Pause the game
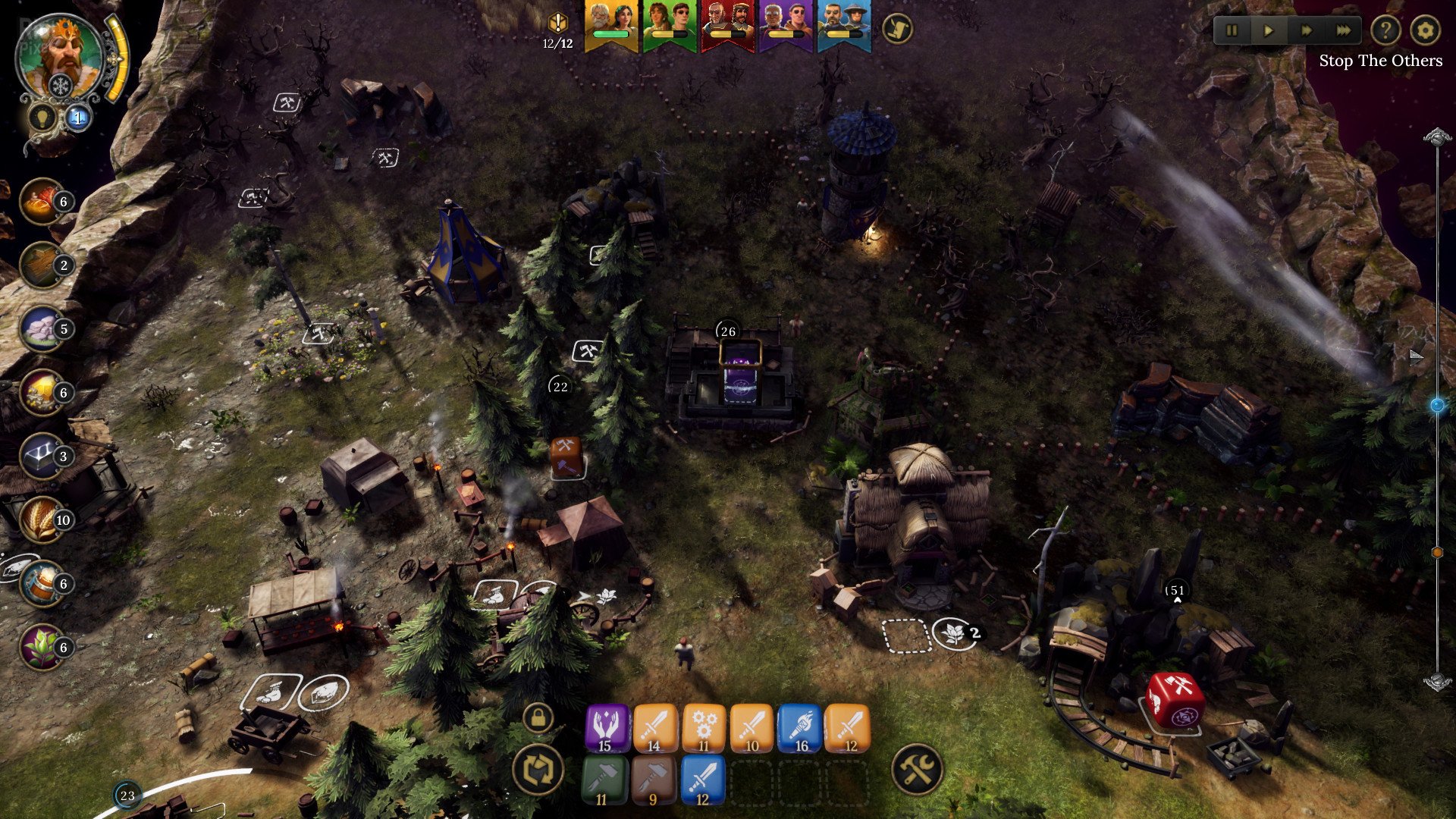1456x819 pixels. click(1232, 31)
